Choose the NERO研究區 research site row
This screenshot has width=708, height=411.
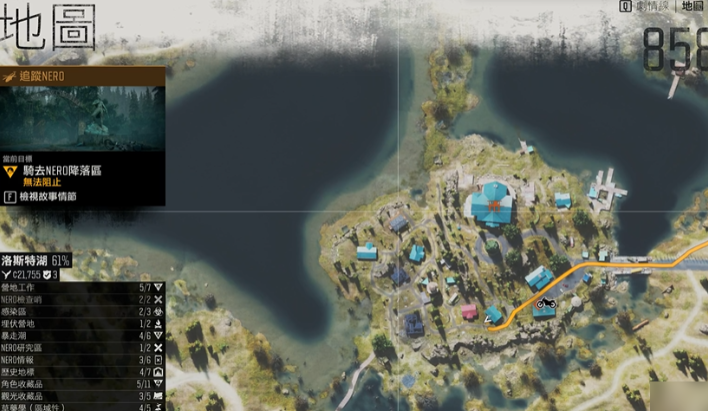(x=82, y=347)
